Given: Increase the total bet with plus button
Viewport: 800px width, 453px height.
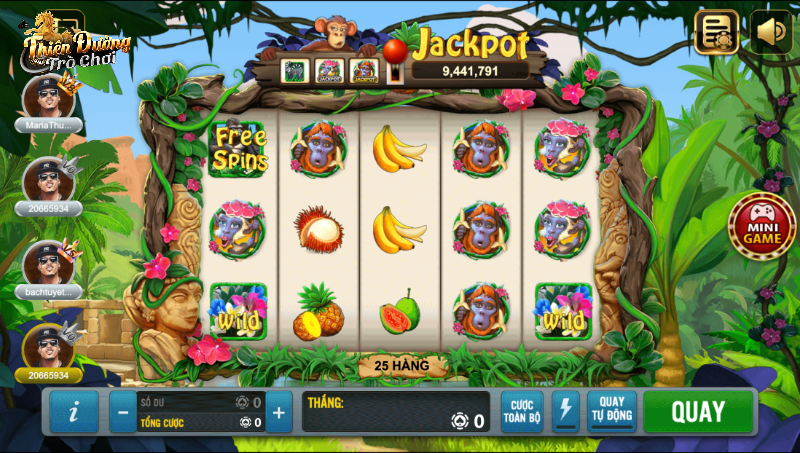Looking at the screenshot, I should click(278, 411).
